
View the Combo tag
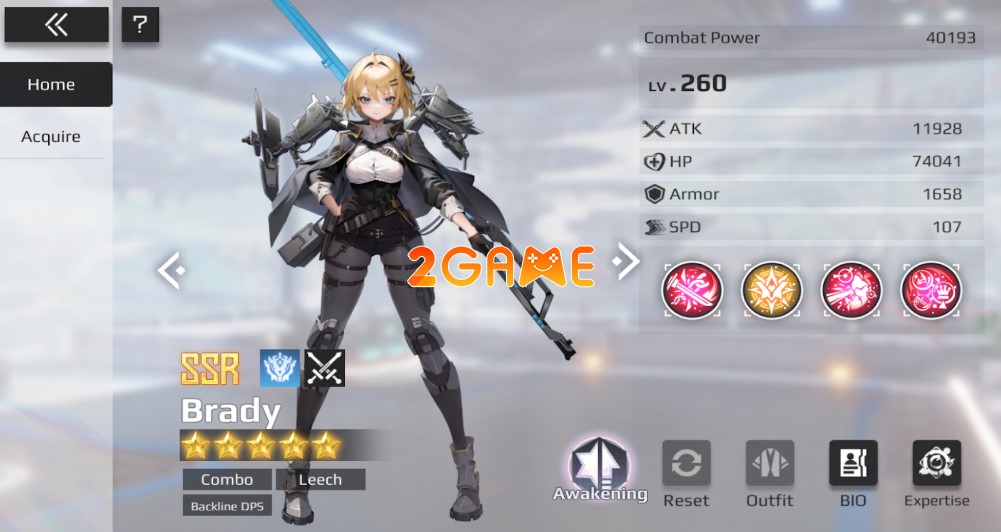pos(227,480)
